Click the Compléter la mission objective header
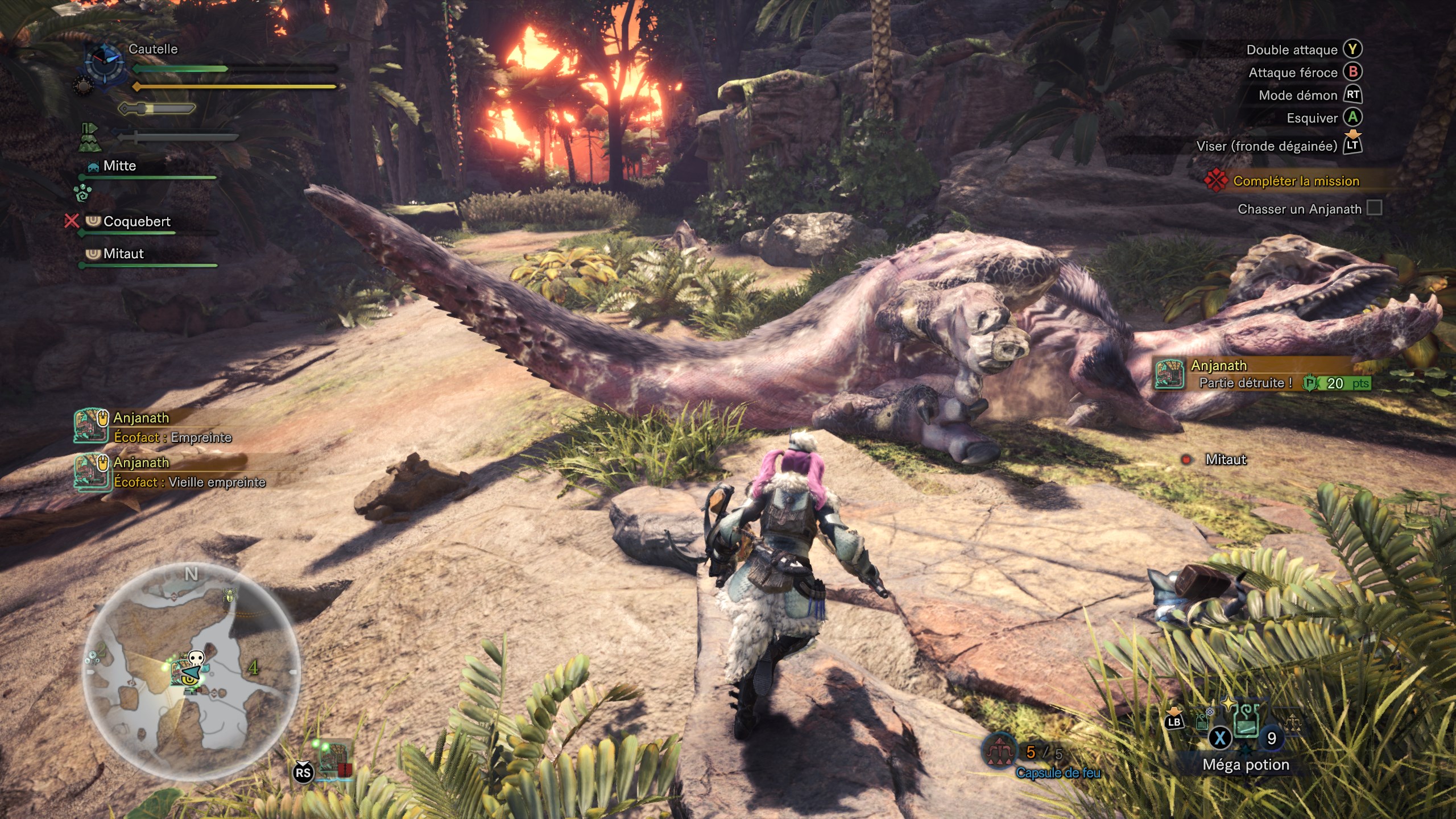 click(x=1296, y=181)
